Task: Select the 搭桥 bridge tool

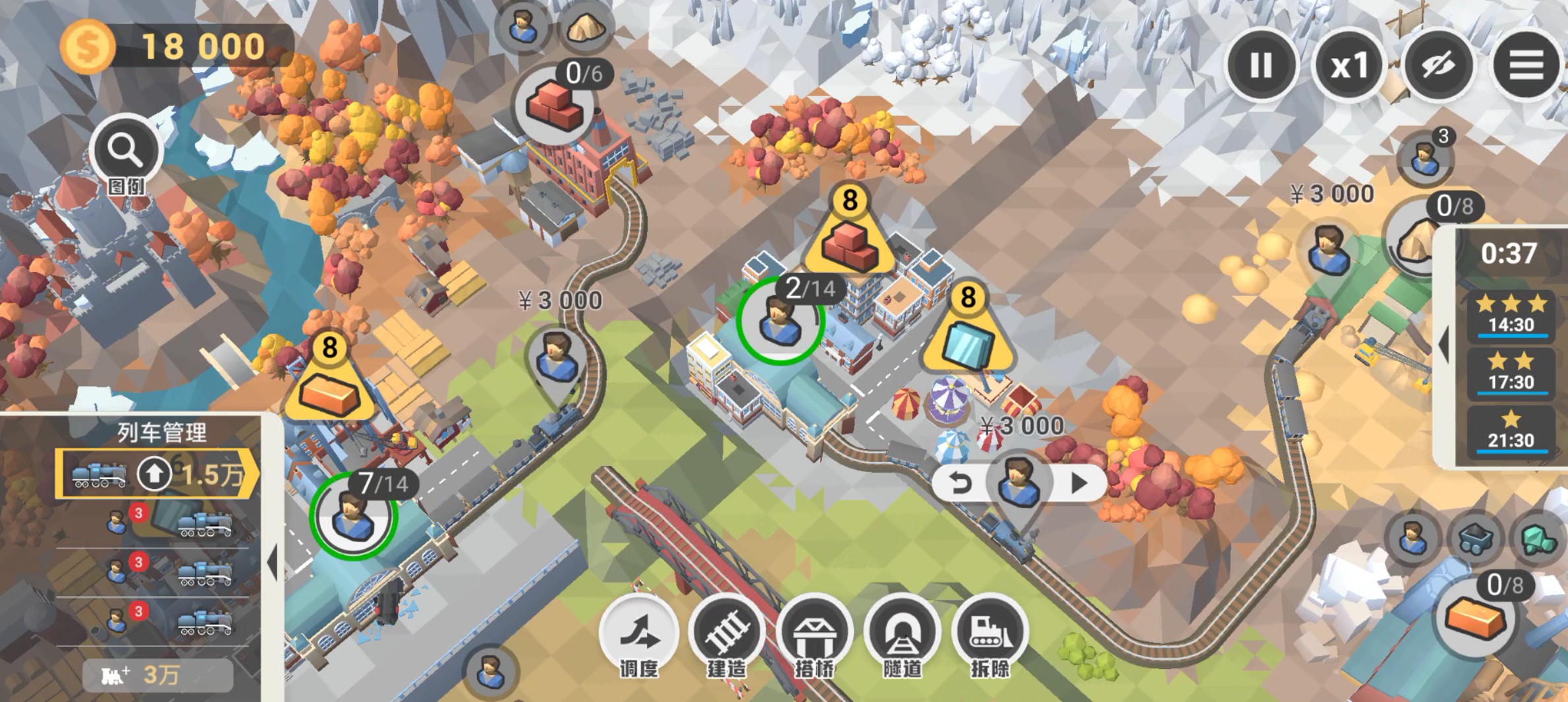Action: pyautogui.click(x=815, y=634)
